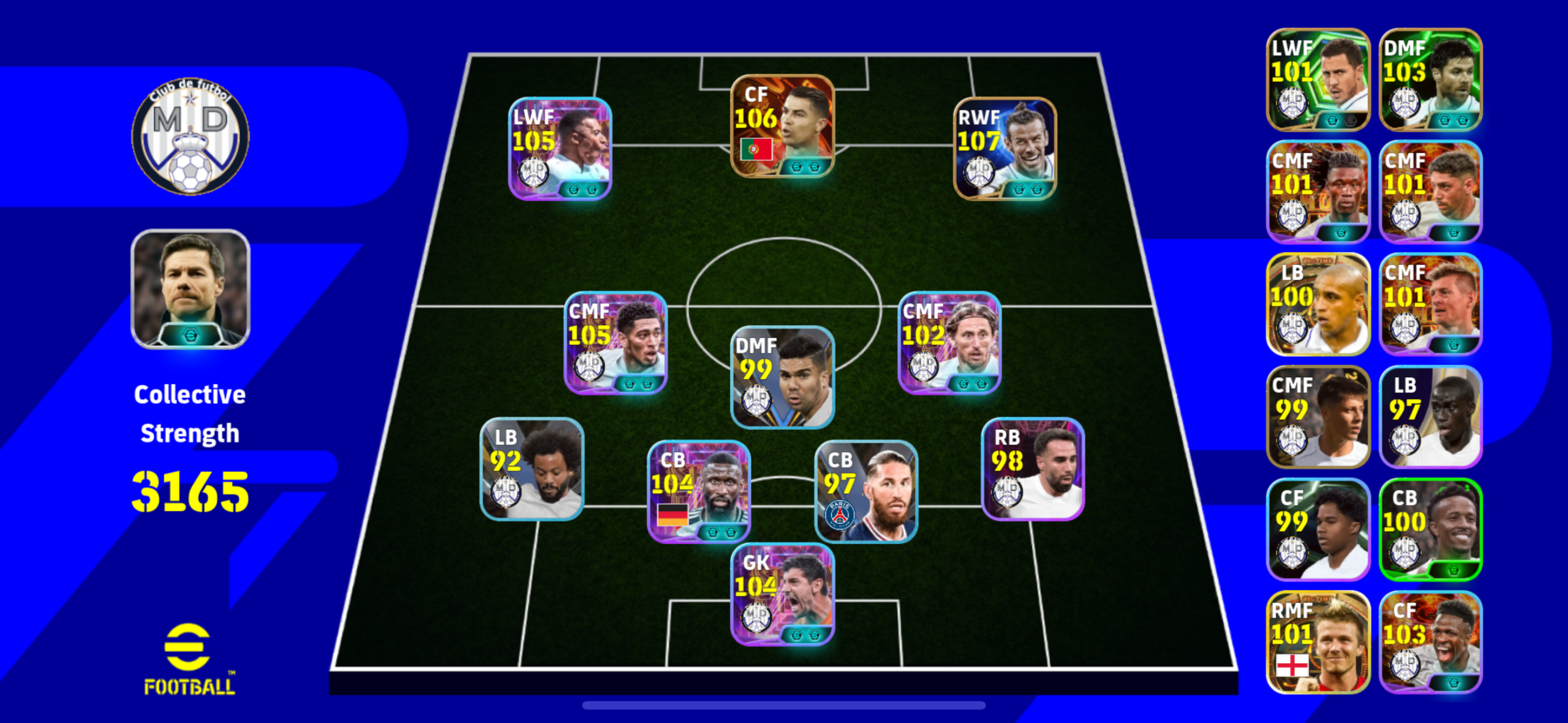Choose the RWF 107 player card
This screenshot has height=723, width=1568.
tap(1005, 149)
